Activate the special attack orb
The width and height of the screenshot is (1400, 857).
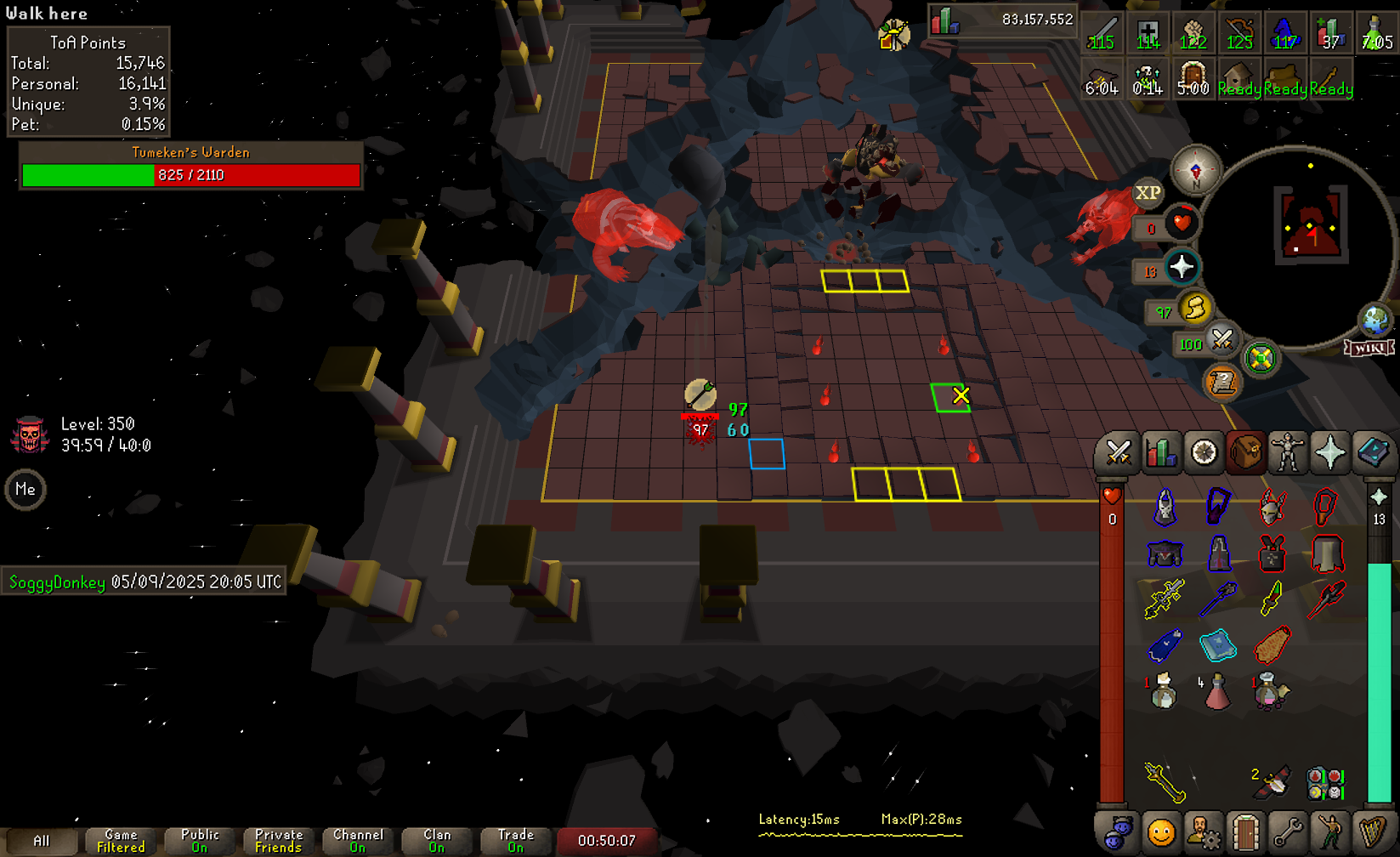(x=1221, y=340)
